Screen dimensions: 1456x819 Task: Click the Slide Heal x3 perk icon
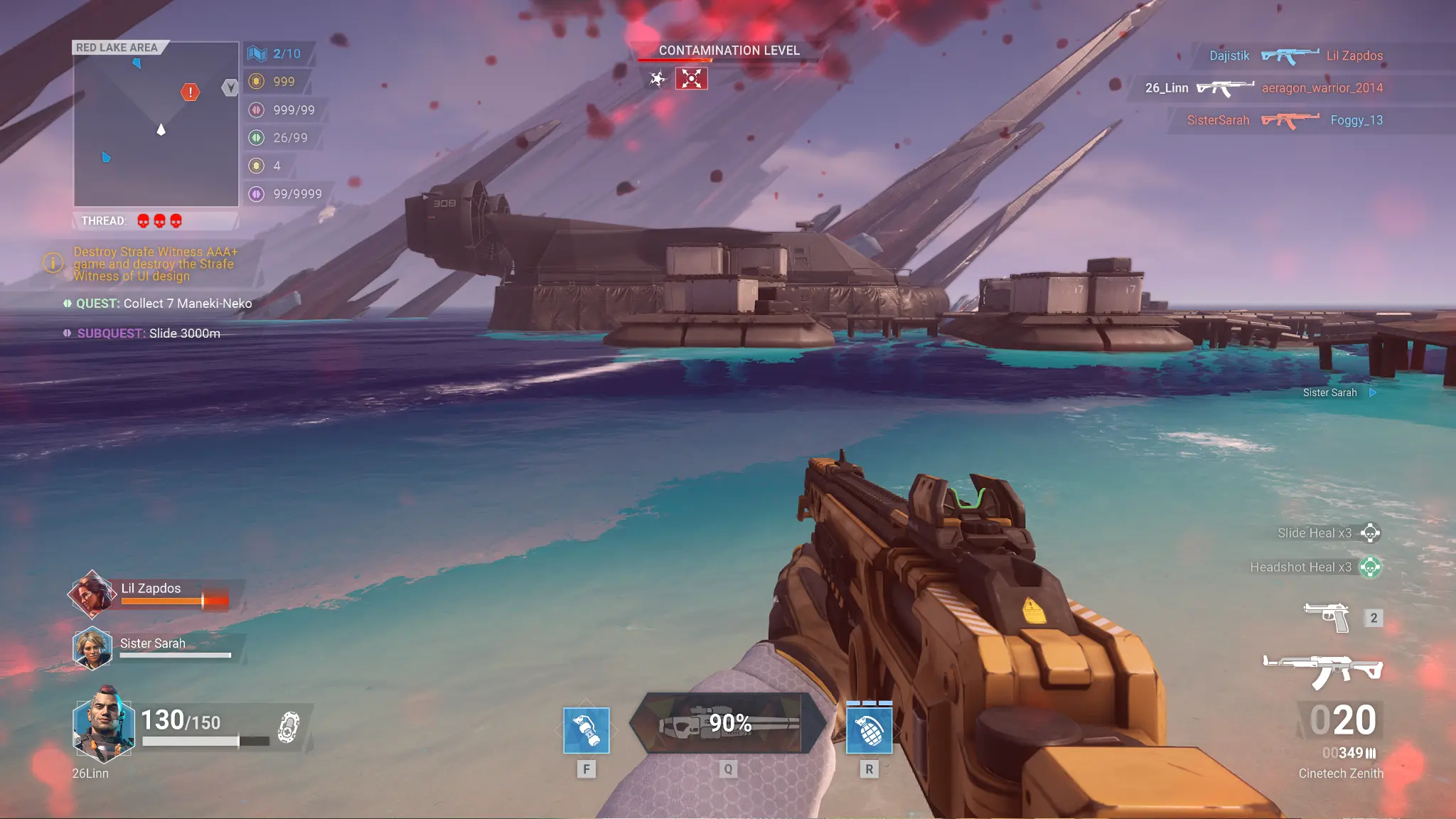click(1370, 532)
